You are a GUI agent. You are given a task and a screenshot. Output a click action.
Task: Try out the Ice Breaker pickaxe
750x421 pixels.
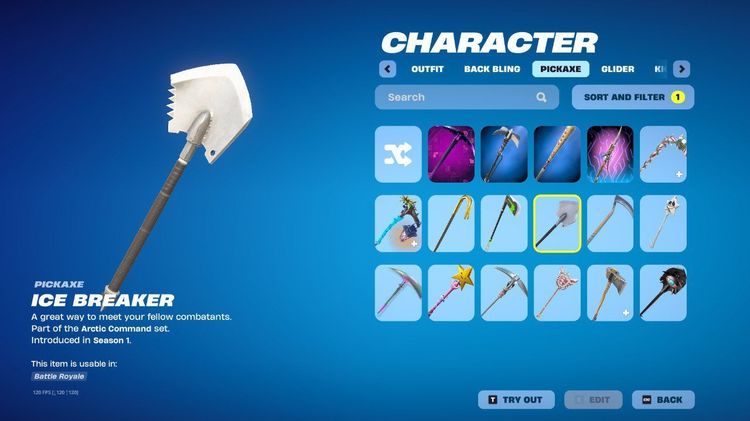coord(515,400)
